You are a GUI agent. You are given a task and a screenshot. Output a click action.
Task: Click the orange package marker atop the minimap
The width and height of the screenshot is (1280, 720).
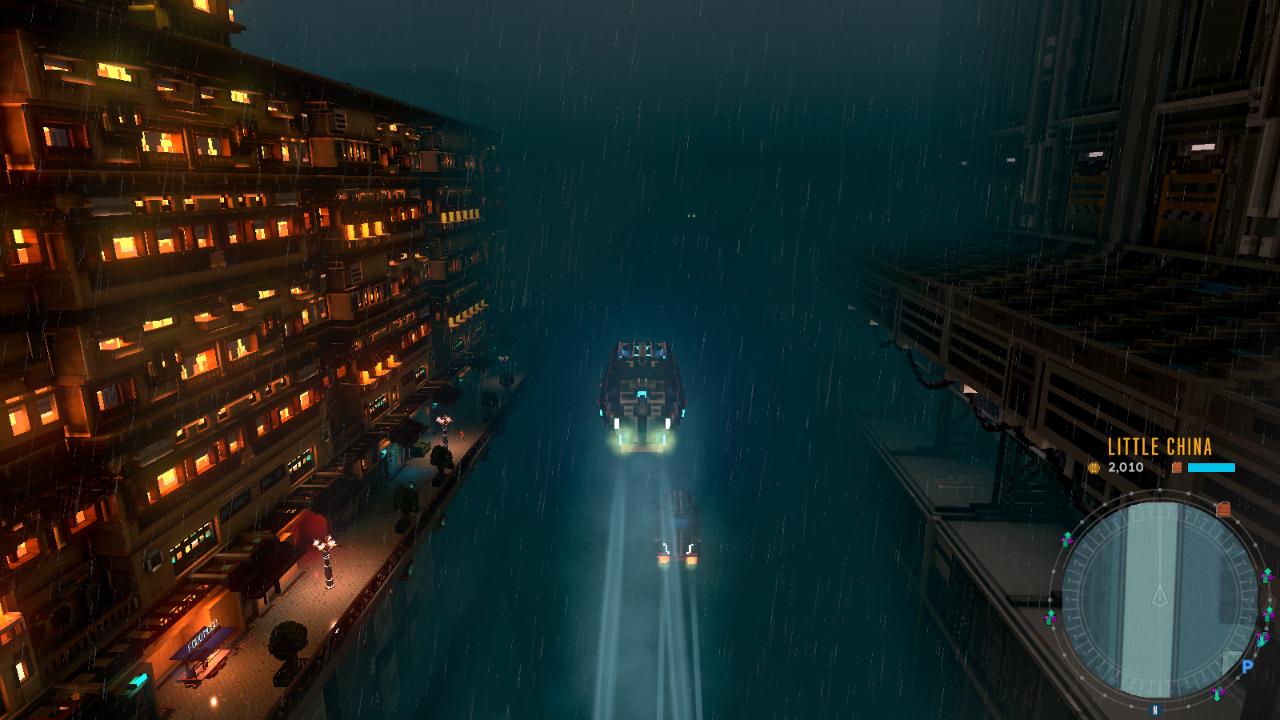(1223, 508)
